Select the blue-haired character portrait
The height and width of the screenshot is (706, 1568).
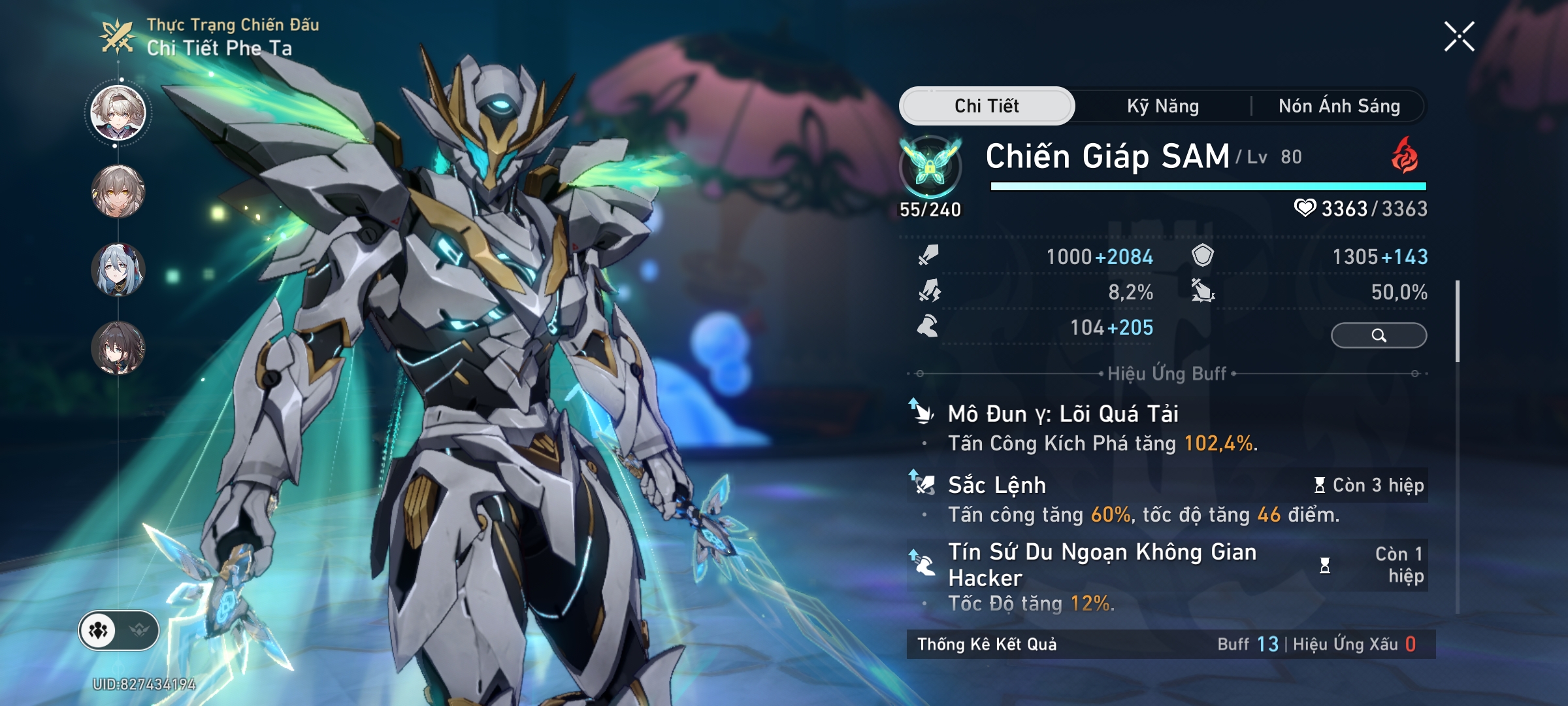[x=118, y=269]
